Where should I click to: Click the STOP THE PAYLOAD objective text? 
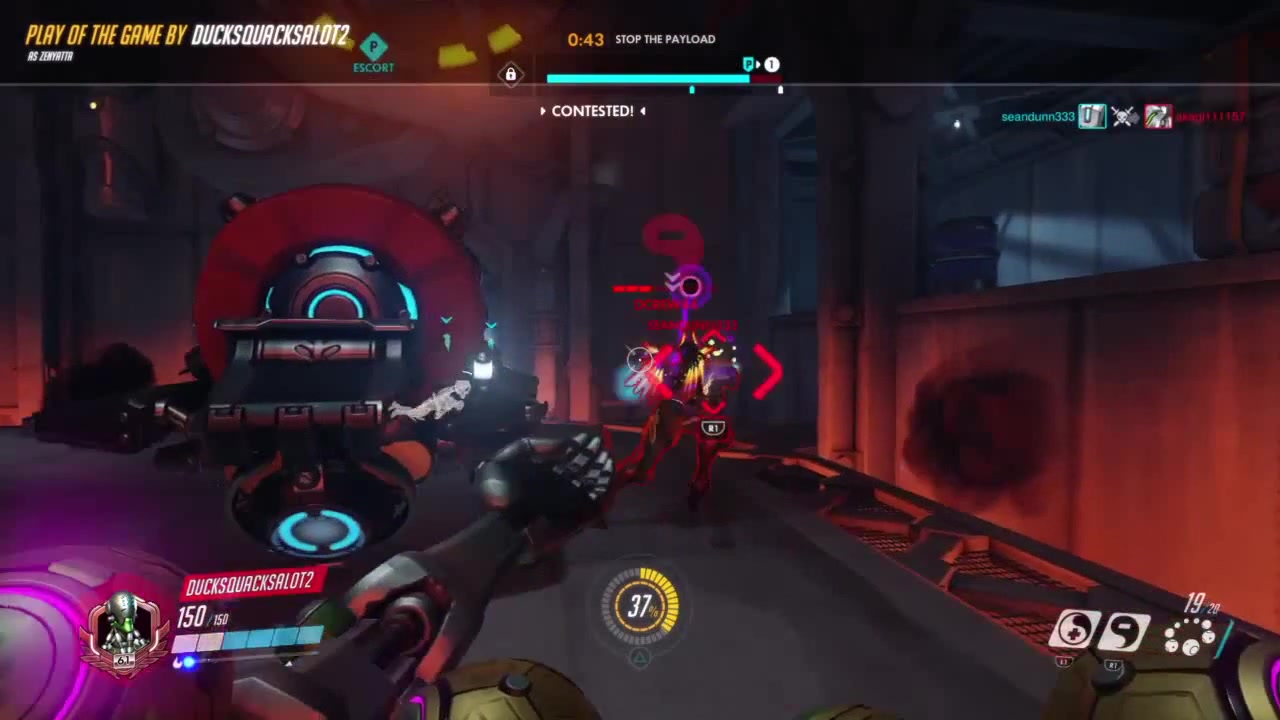[x=665, y=39]
